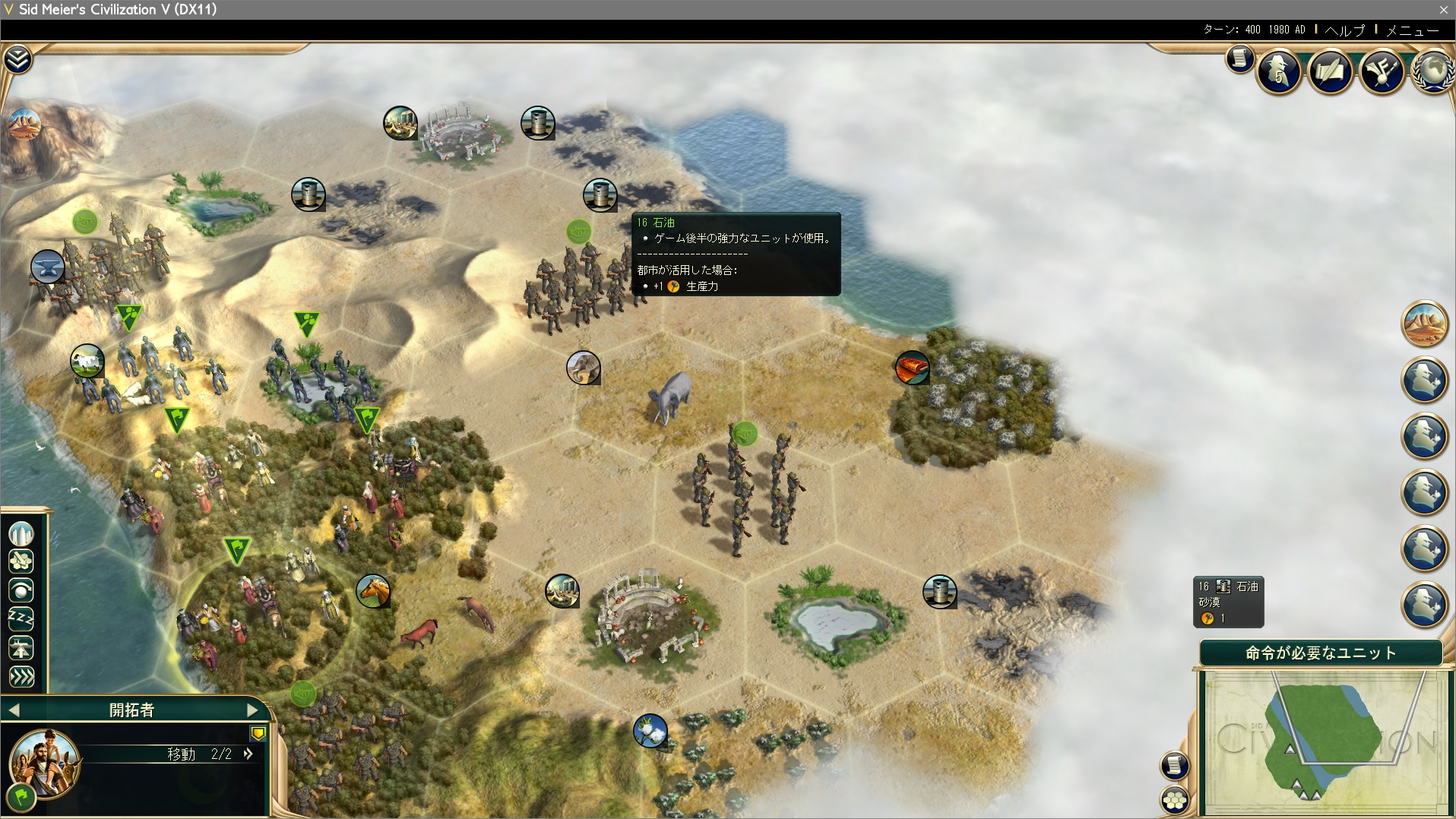Click the desert landscape notification icon
This screenshot has height=819, width=1456.
[x=1424, y=324]
